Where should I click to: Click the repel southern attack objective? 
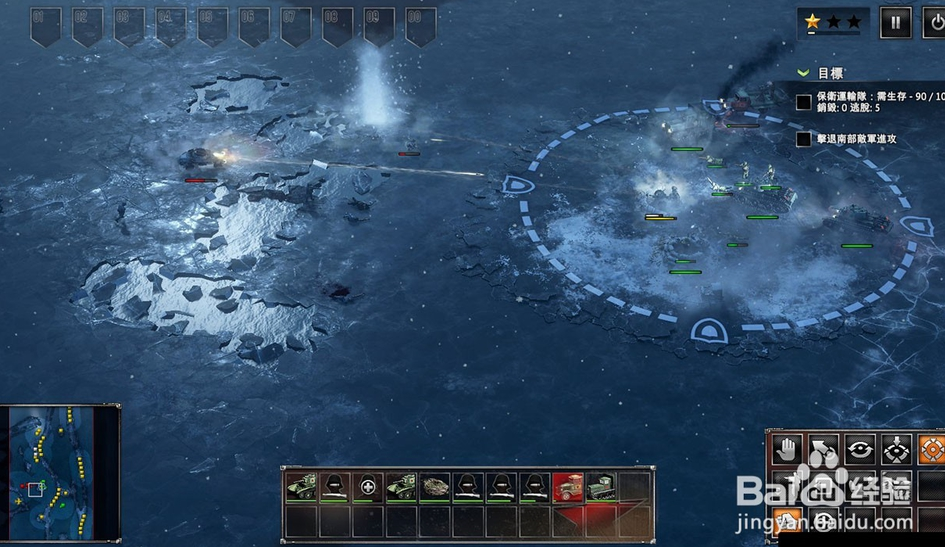pos(856,139)
